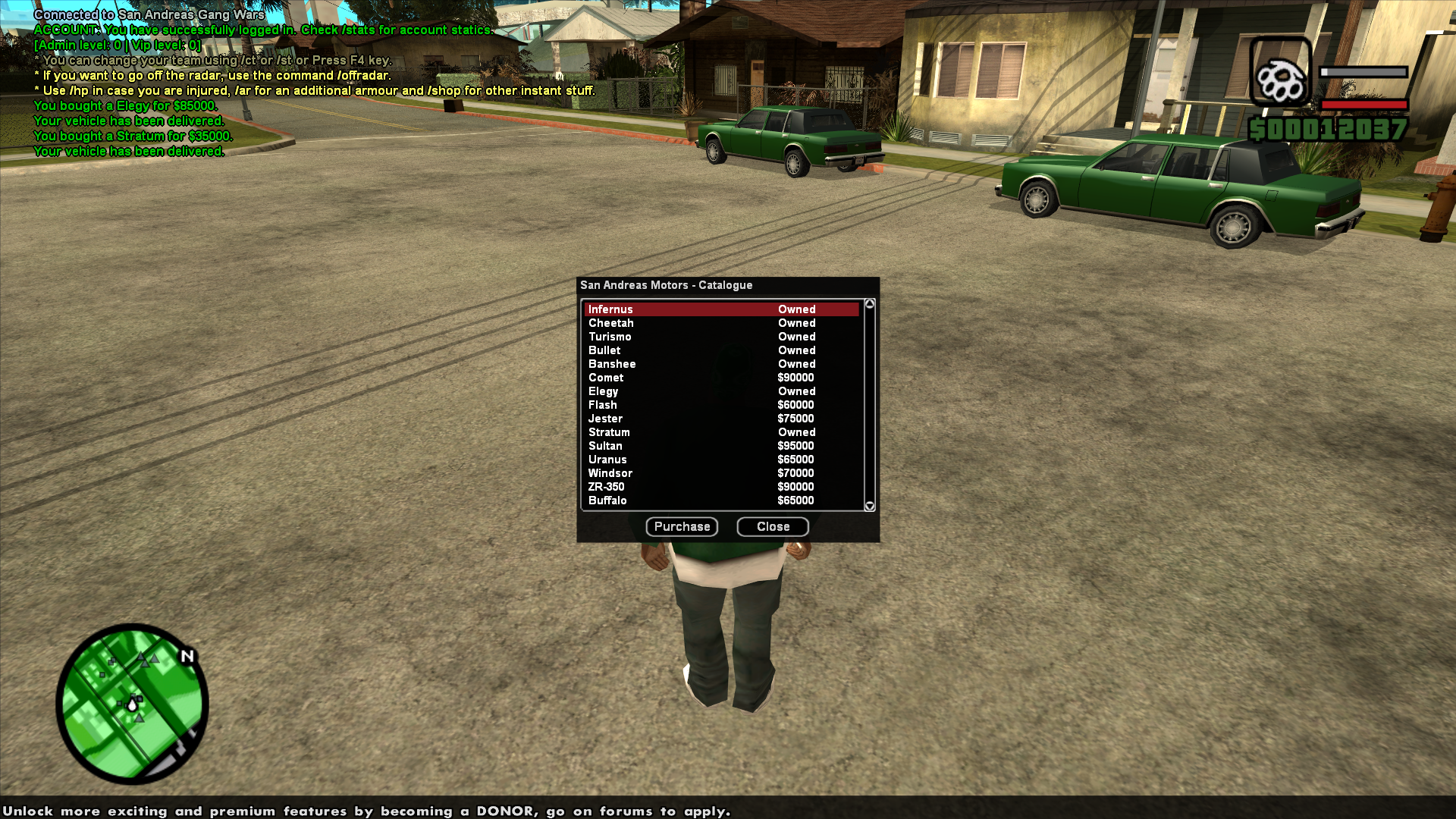Click the Close button on the catalogue
Image resolution: width=1456 pixels, height=819 pixels.
click(772, 526)
